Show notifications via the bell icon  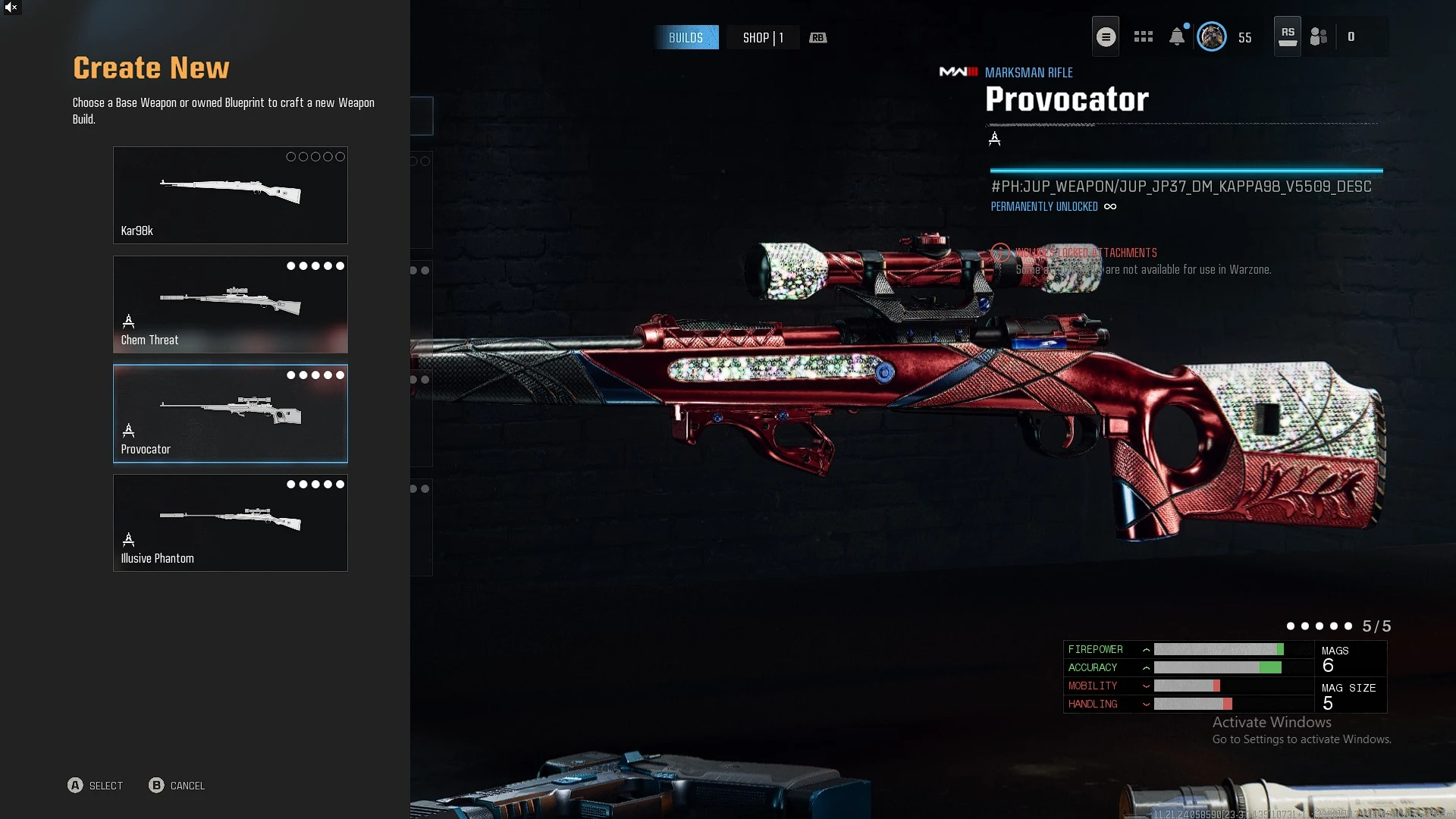point(1177,36)
